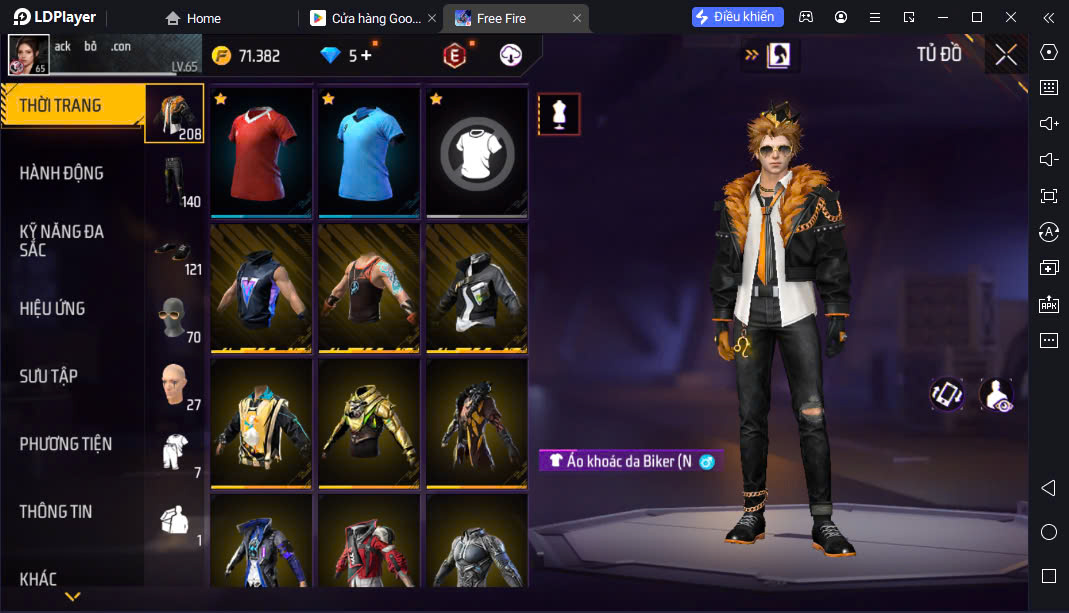Switch to the Home tab in LDPlayer
This screenshot has height=613, width=1069.
(193, 18)
